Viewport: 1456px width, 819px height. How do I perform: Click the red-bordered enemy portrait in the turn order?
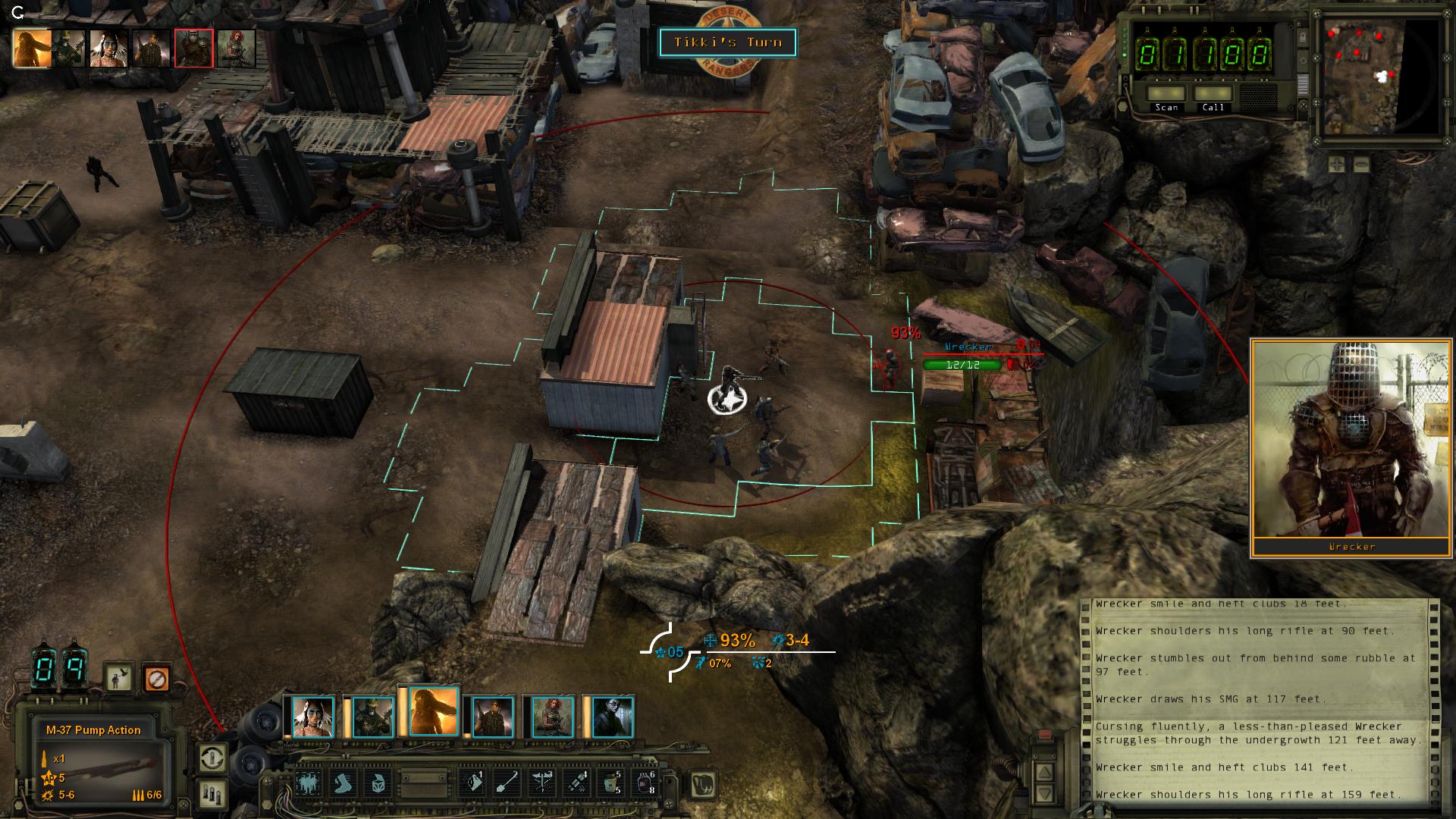193,48
